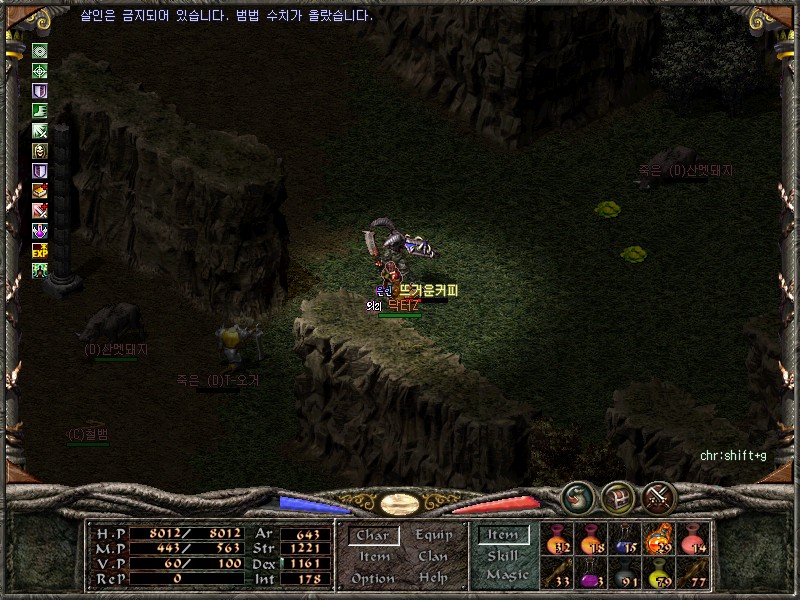Open the Help menu
The width and height of the screenshot is (800, 600).
point(433,578)
